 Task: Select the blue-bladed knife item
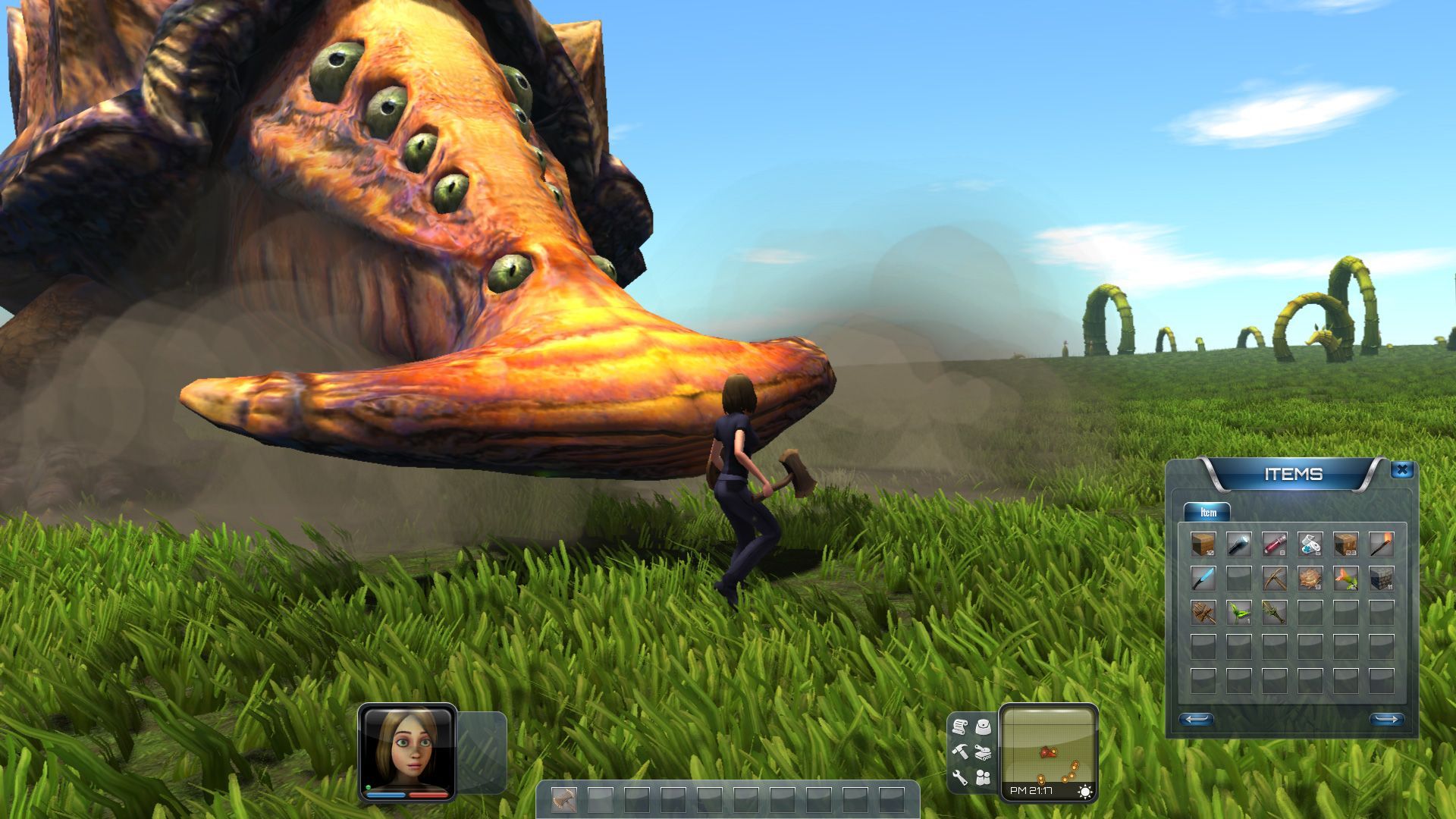coord(1203,579)
